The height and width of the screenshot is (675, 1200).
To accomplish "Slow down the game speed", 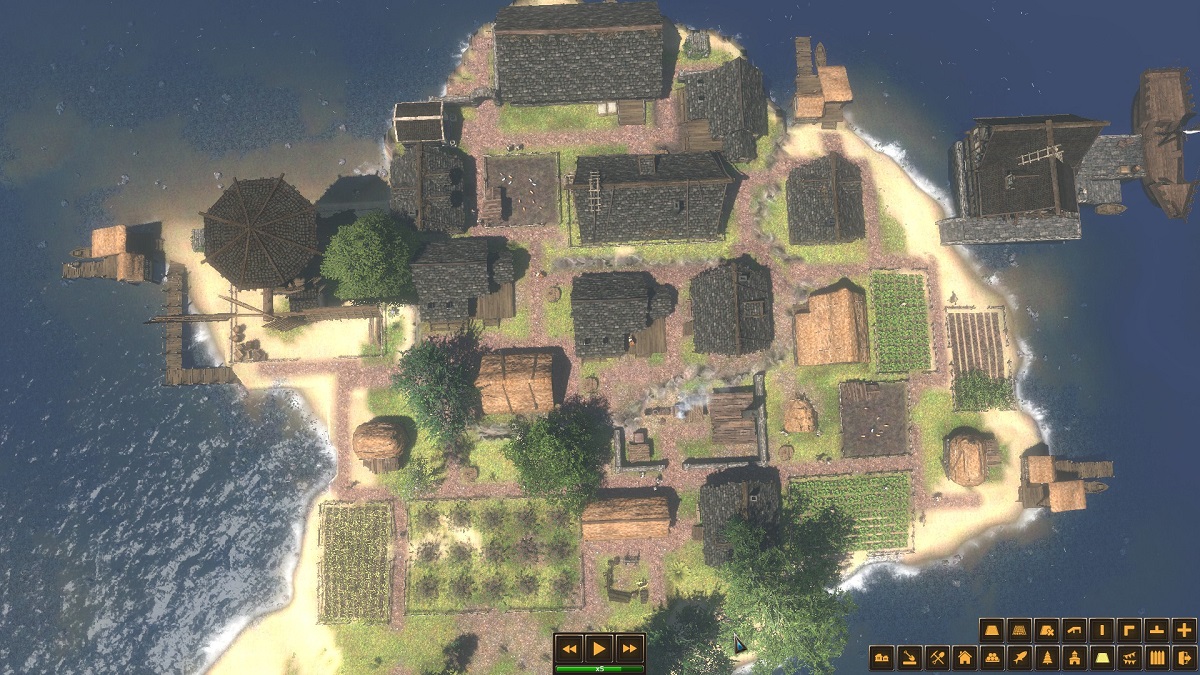I will pyautogui.click(x=569, y=648).
